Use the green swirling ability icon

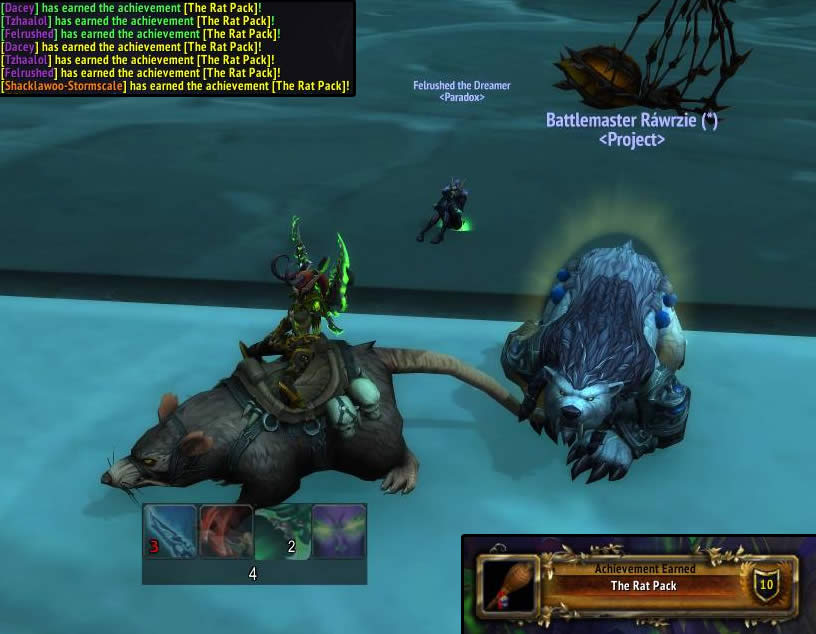point(282,531)
